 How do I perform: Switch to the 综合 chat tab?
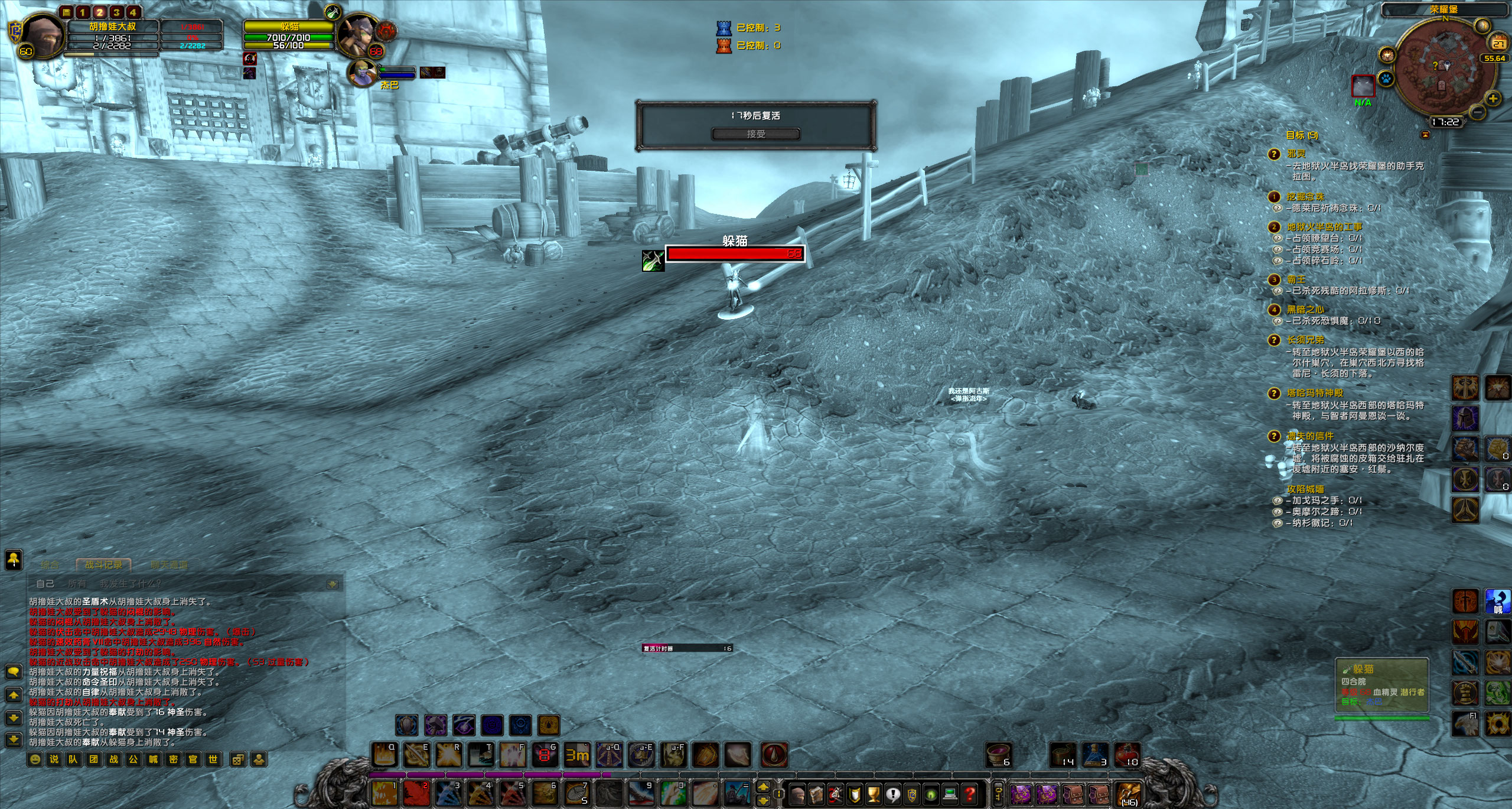pyautogui.click(x=50, y=564)
